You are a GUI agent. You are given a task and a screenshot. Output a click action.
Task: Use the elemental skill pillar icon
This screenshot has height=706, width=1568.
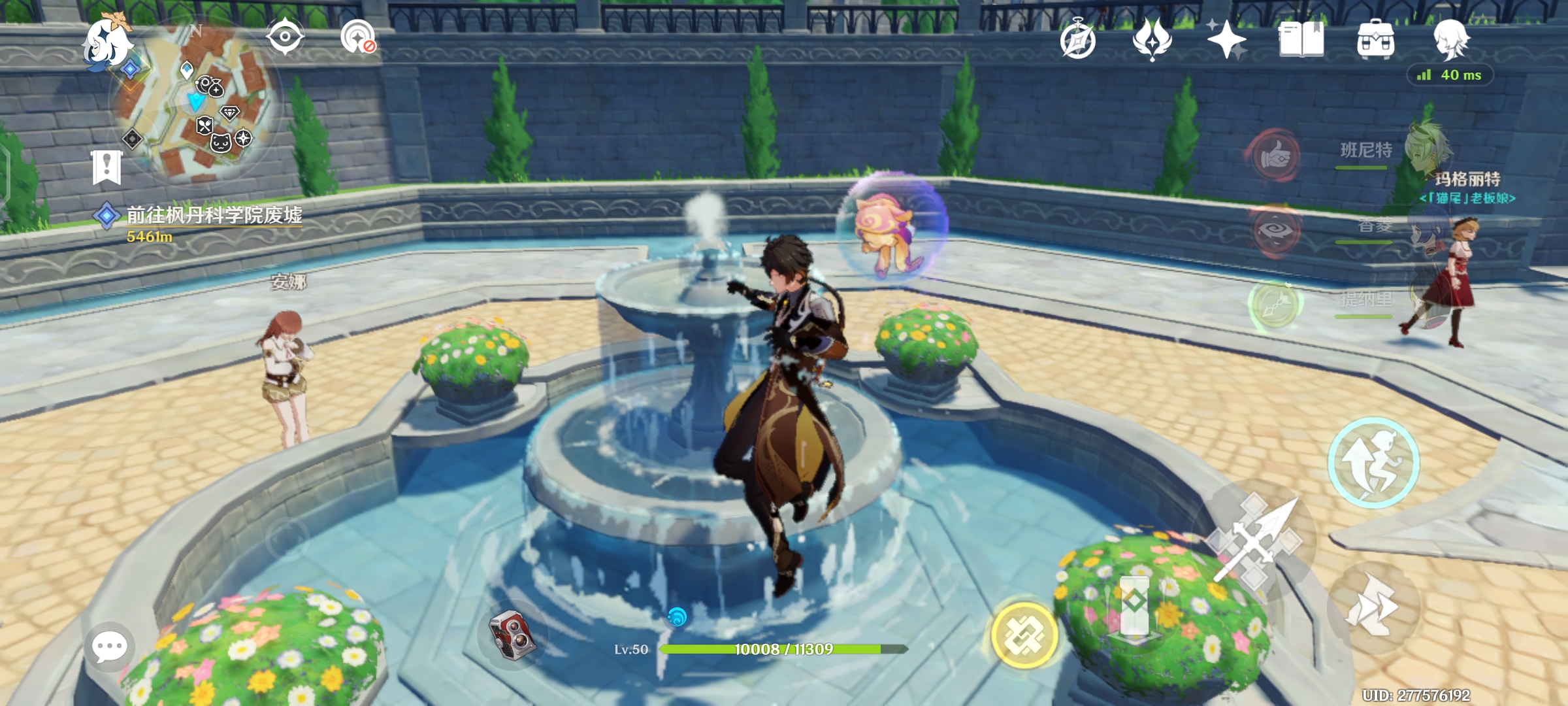click(1135, 605)
